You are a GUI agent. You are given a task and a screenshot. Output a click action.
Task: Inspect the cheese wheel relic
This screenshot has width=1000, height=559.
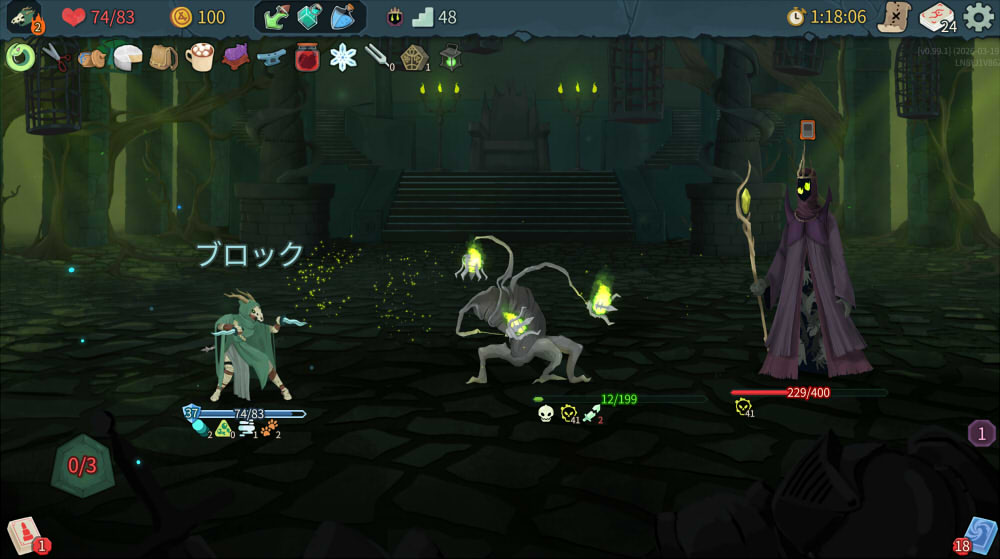(127, 57)
